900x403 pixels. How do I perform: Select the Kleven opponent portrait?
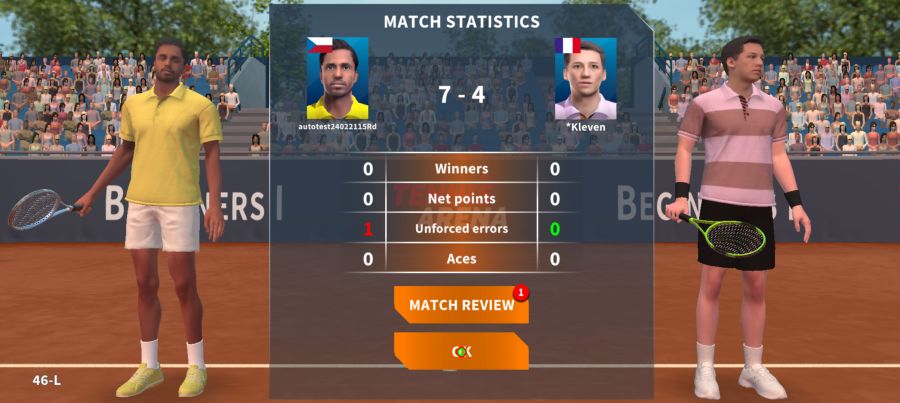tap(585, 79)
